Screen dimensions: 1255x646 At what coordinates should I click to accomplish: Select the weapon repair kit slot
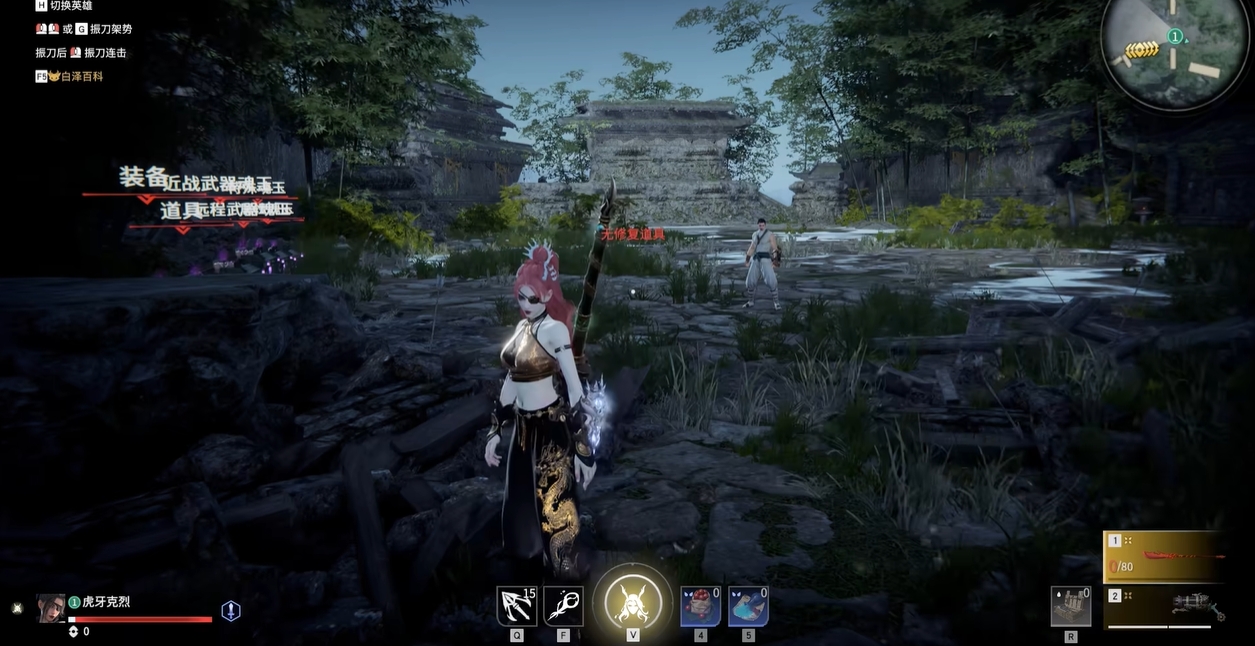(1070, 606)
